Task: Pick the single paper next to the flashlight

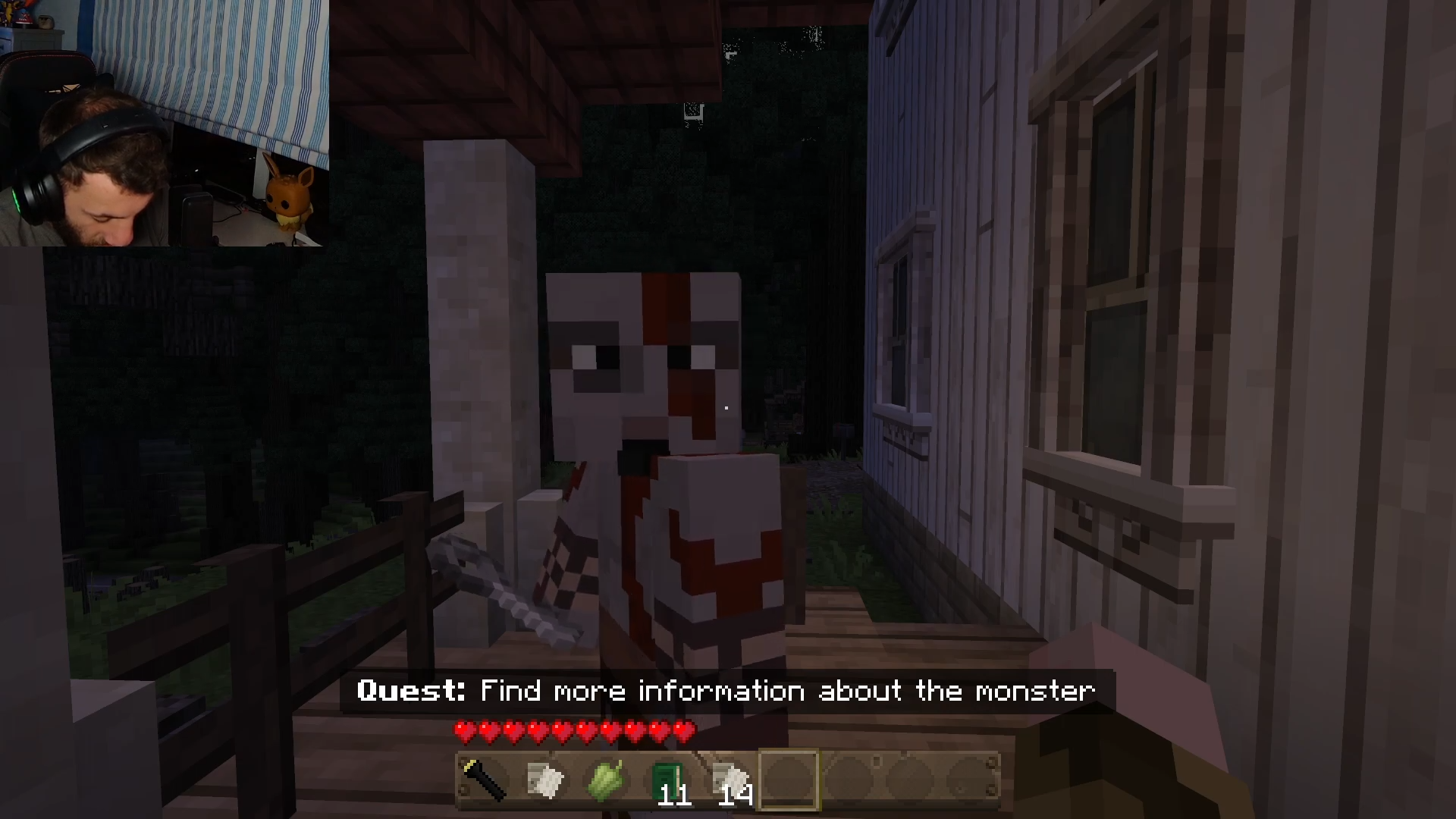Action: (x=546, y=780)
